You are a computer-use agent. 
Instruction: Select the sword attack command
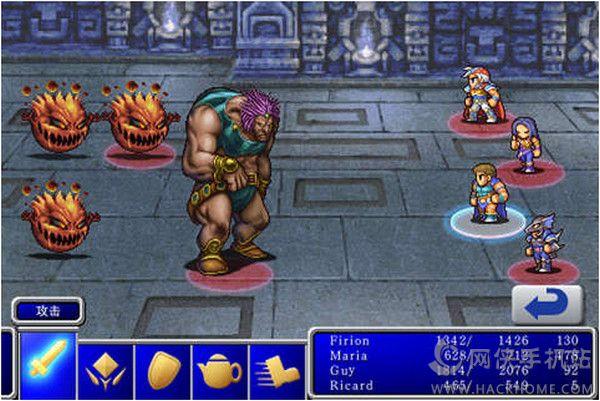[47, 366]
